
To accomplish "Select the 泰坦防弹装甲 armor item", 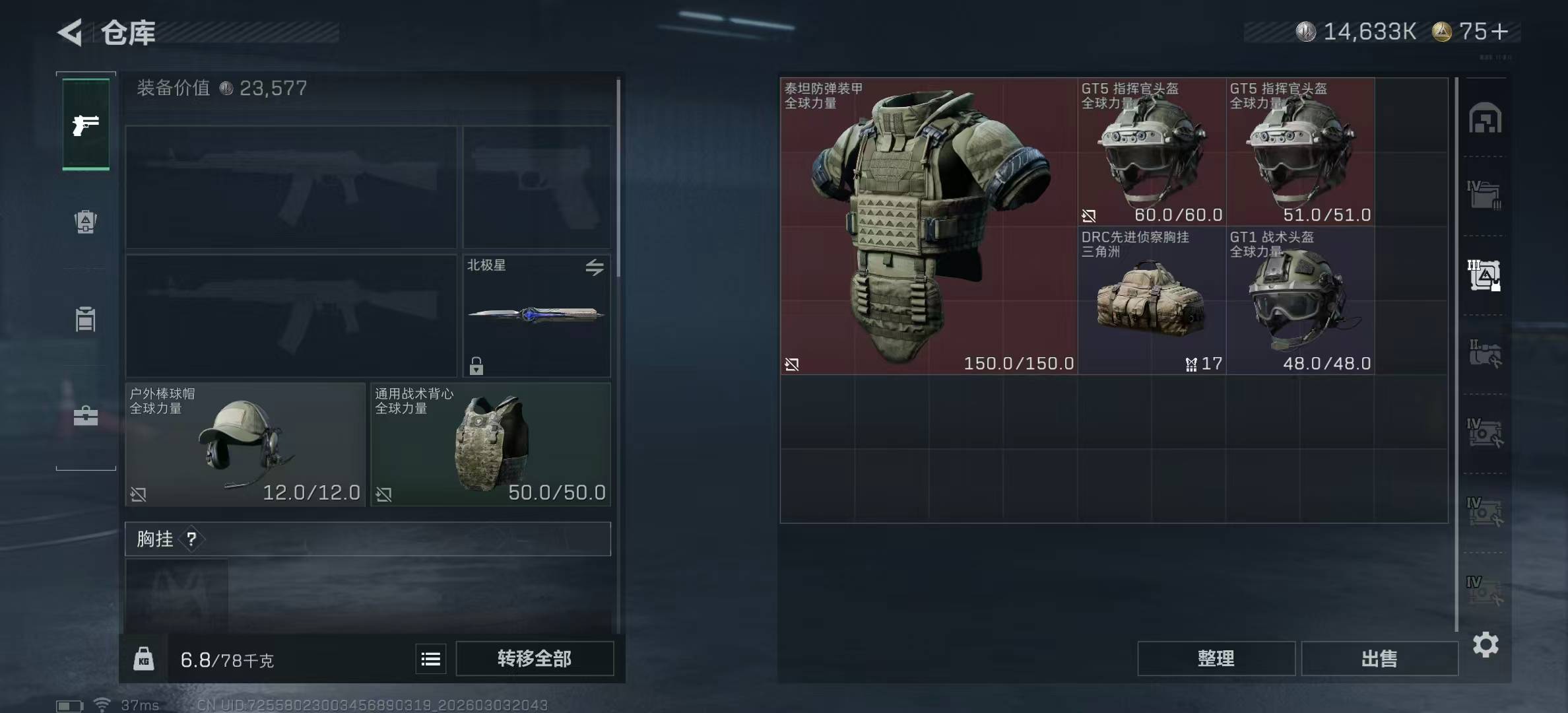I will coord(929,226).
